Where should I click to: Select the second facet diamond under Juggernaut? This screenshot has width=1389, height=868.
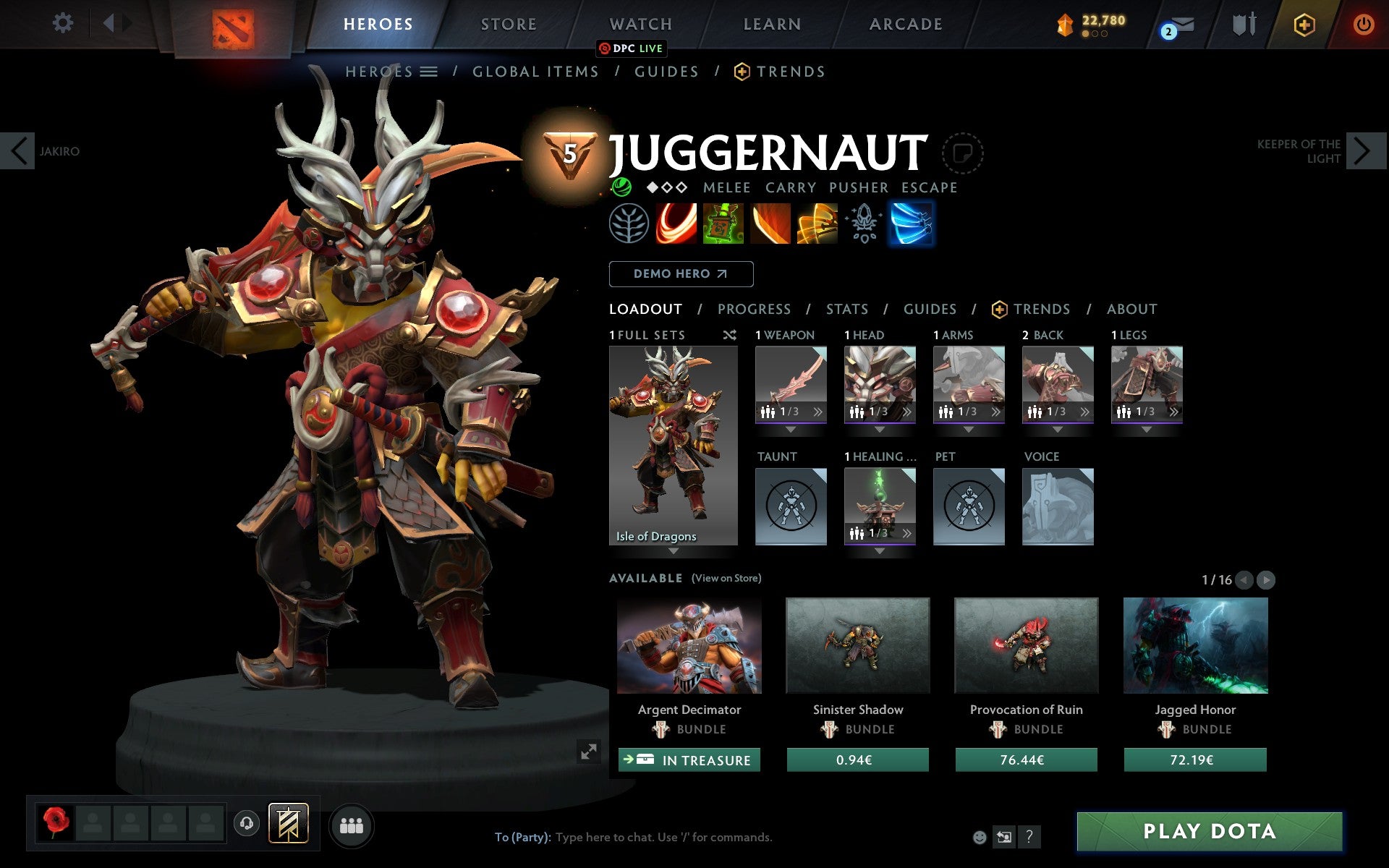point(666,187)
